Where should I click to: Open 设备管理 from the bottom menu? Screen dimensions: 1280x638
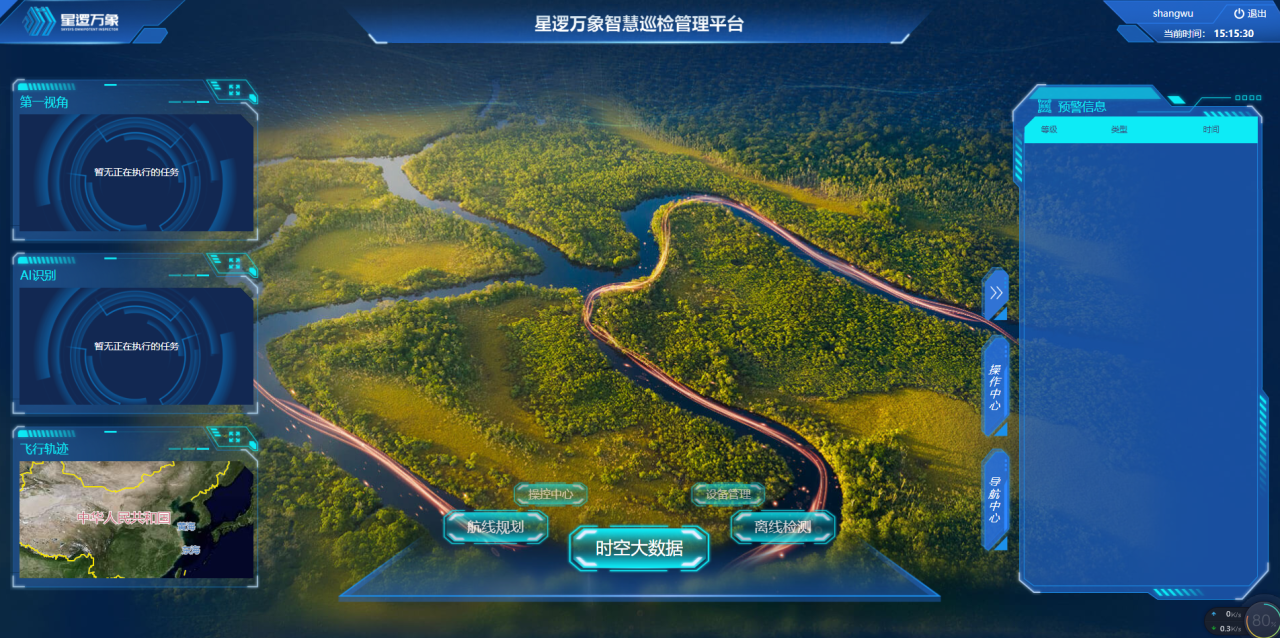[728, 494]
